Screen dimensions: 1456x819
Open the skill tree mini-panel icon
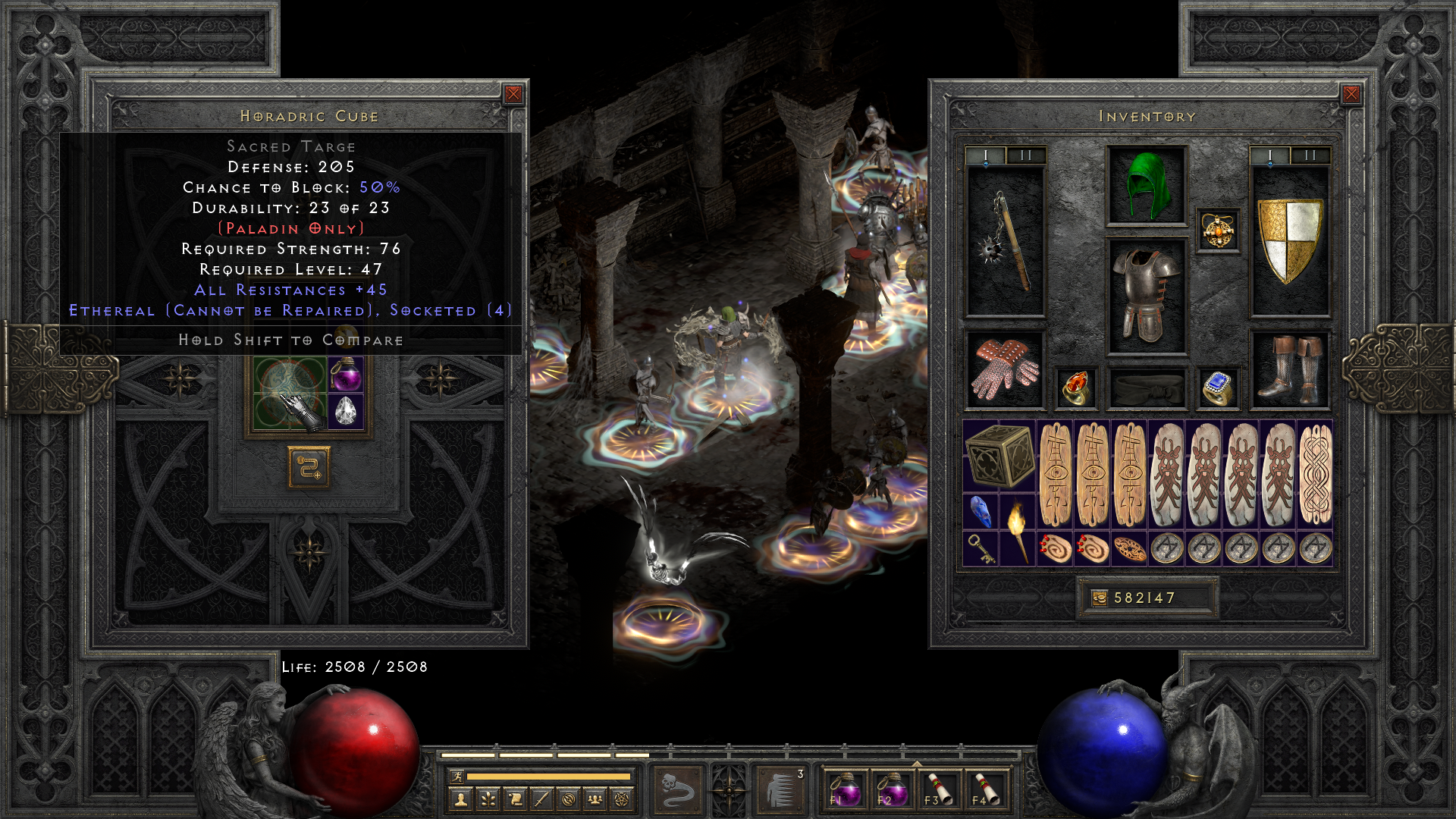pyautogui.click(x=488, y=799)
